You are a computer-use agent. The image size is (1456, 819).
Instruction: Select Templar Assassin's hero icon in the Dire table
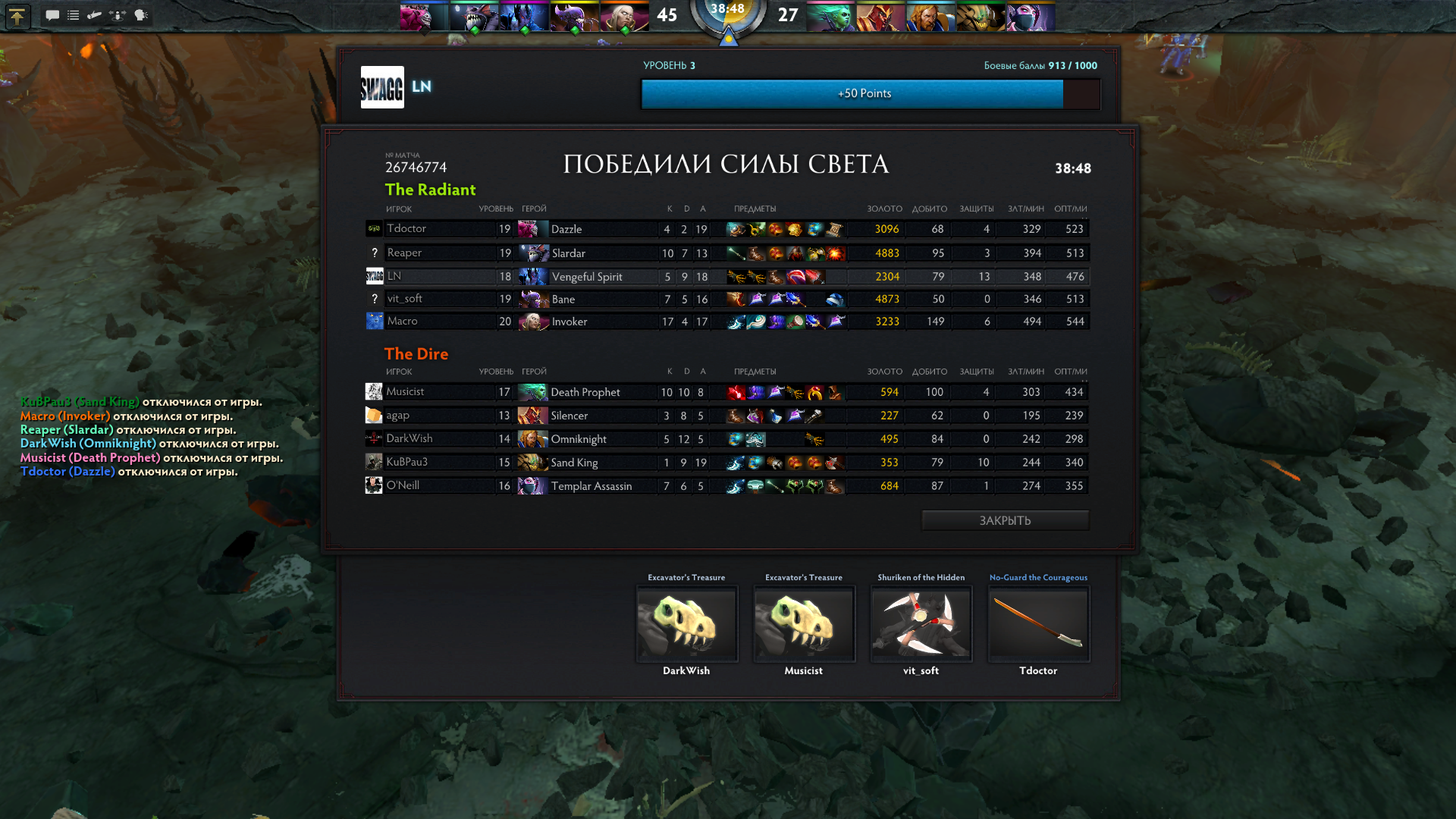pyautogui.click(x=533, y=485)
